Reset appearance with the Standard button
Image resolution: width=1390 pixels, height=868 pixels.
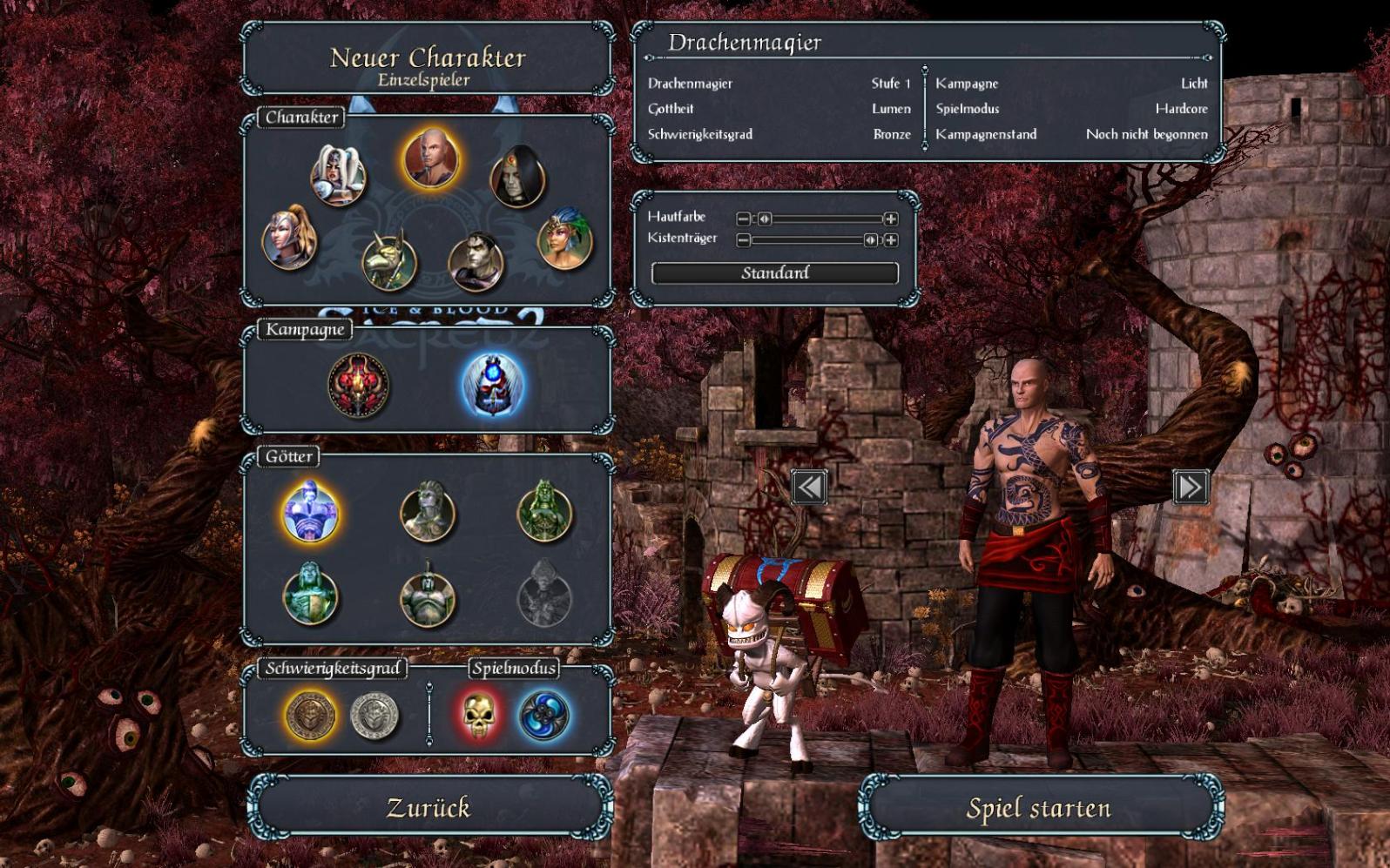coord(774,273)
